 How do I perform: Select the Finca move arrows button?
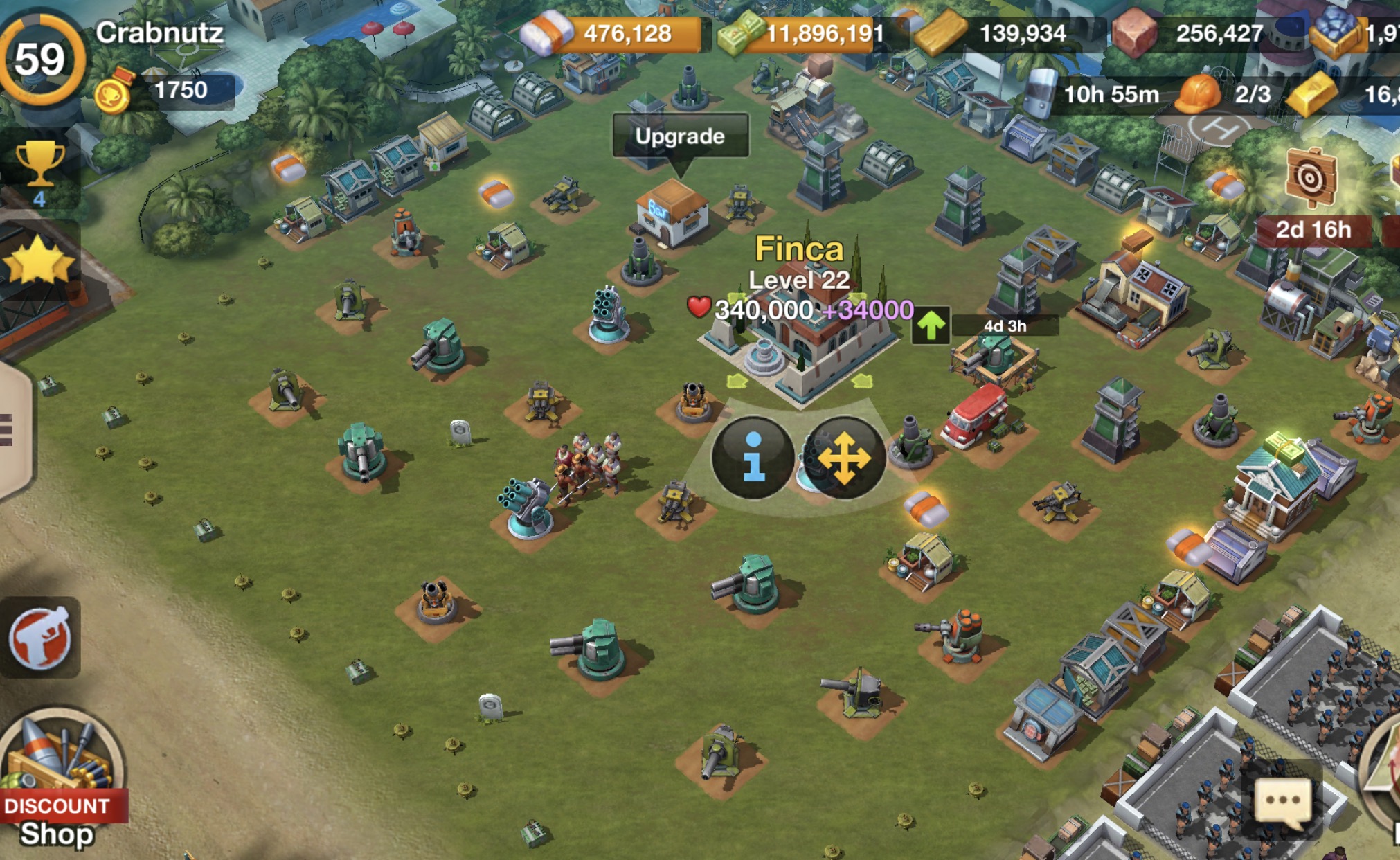(x=844, y=458)
